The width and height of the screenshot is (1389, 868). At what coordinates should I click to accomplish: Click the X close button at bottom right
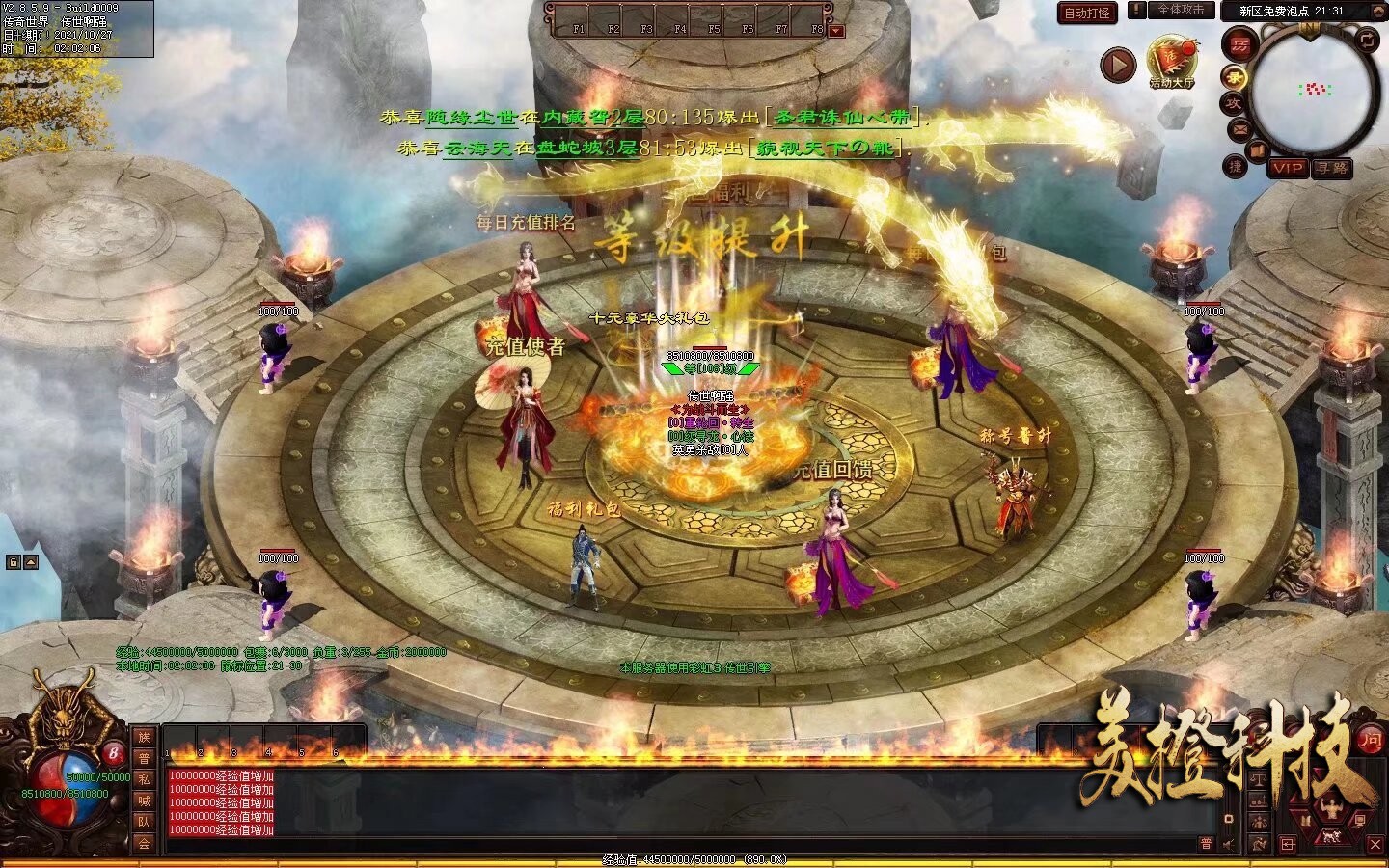[x=1375, y=844]
